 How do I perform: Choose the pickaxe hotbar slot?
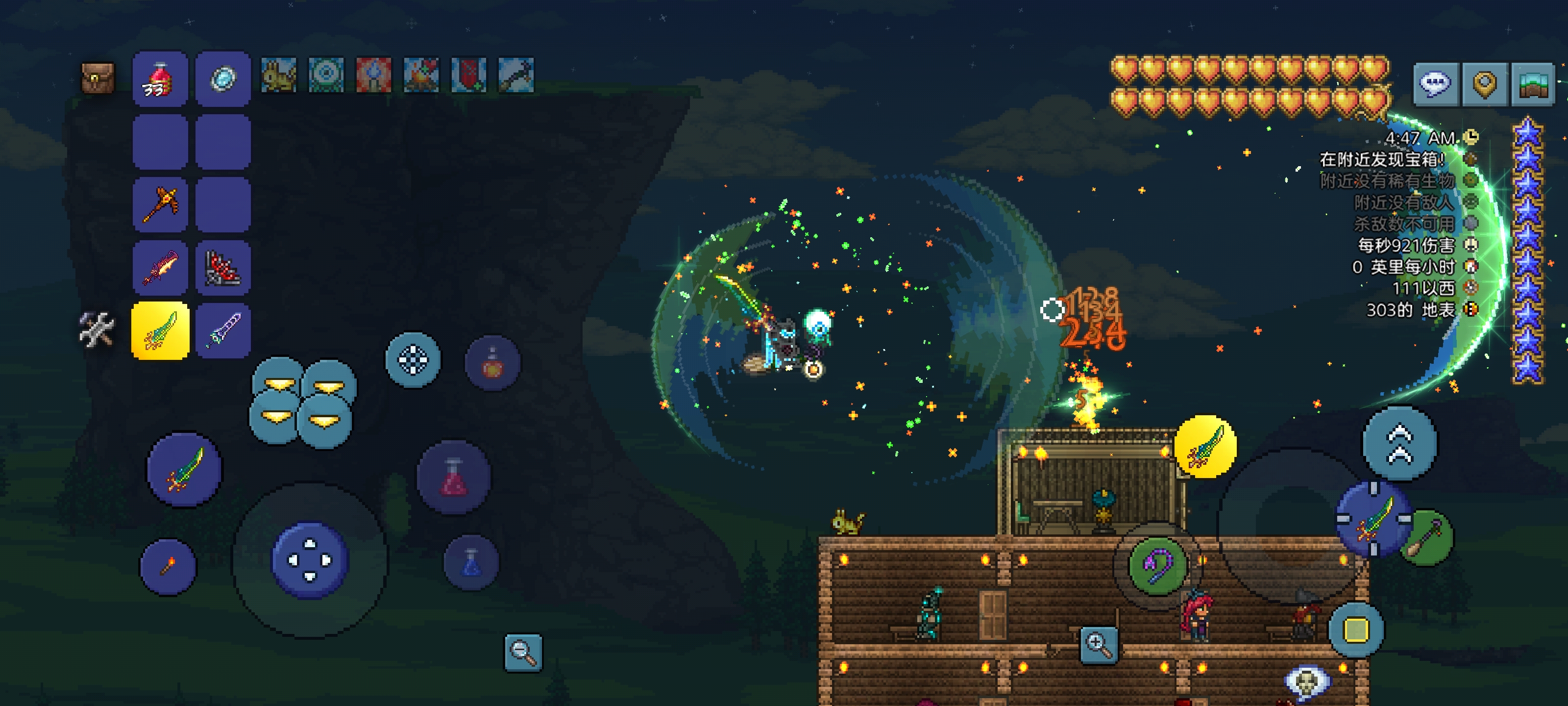click(160, 204)
